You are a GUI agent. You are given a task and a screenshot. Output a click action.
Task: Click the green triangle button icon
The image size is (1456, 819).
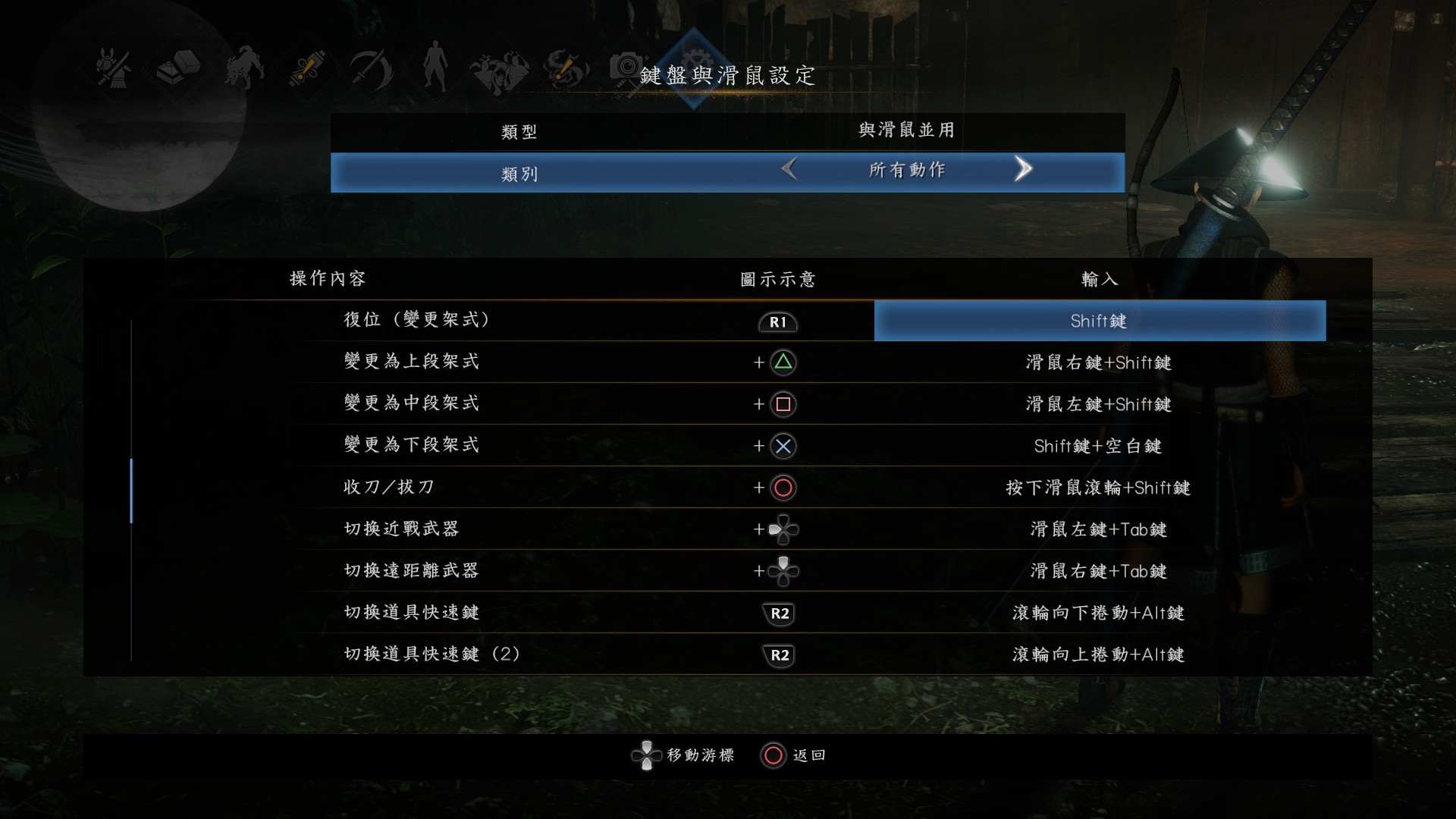tap(784, 362)
